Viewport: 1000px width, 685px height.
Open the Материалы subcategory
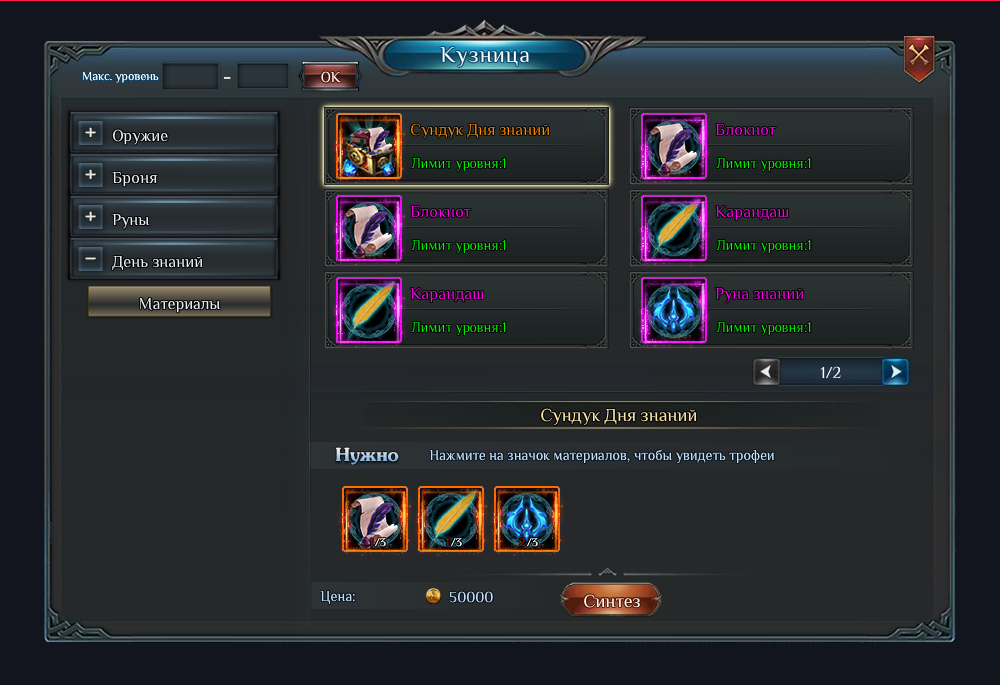[179, 302]
